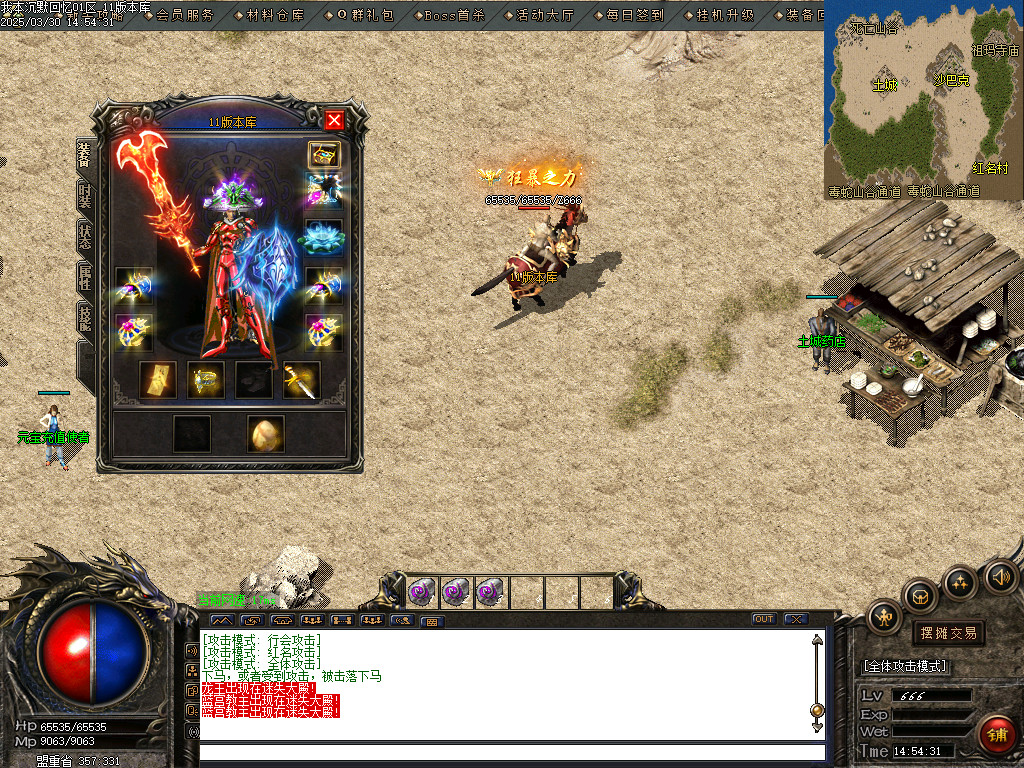Click the dagger equipment slot
The width and height of the screenshot is (1024, 768).
pyautogui.click(x=302, y=380)
